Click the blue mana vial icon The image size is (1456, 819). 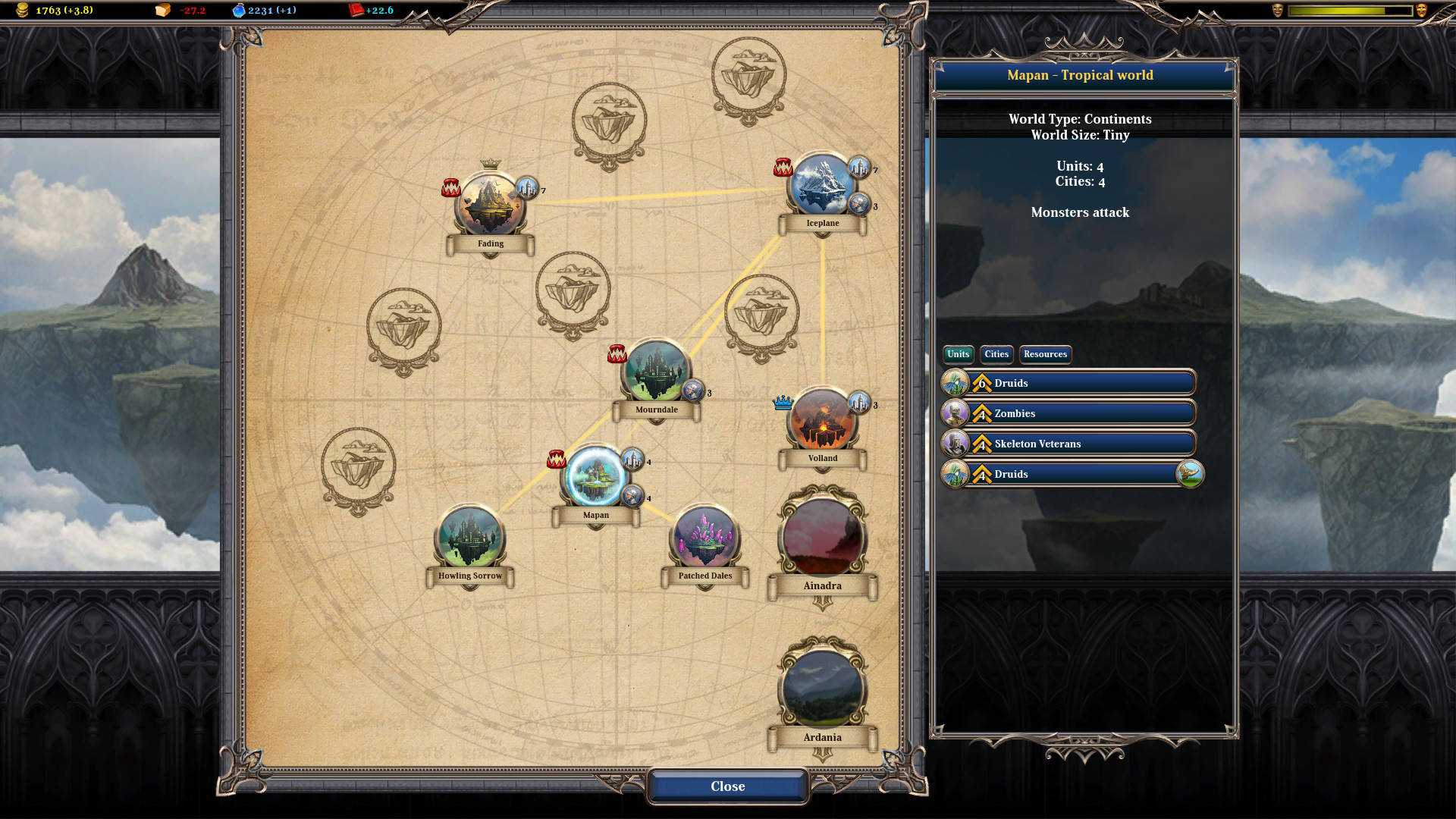point(239,10)
